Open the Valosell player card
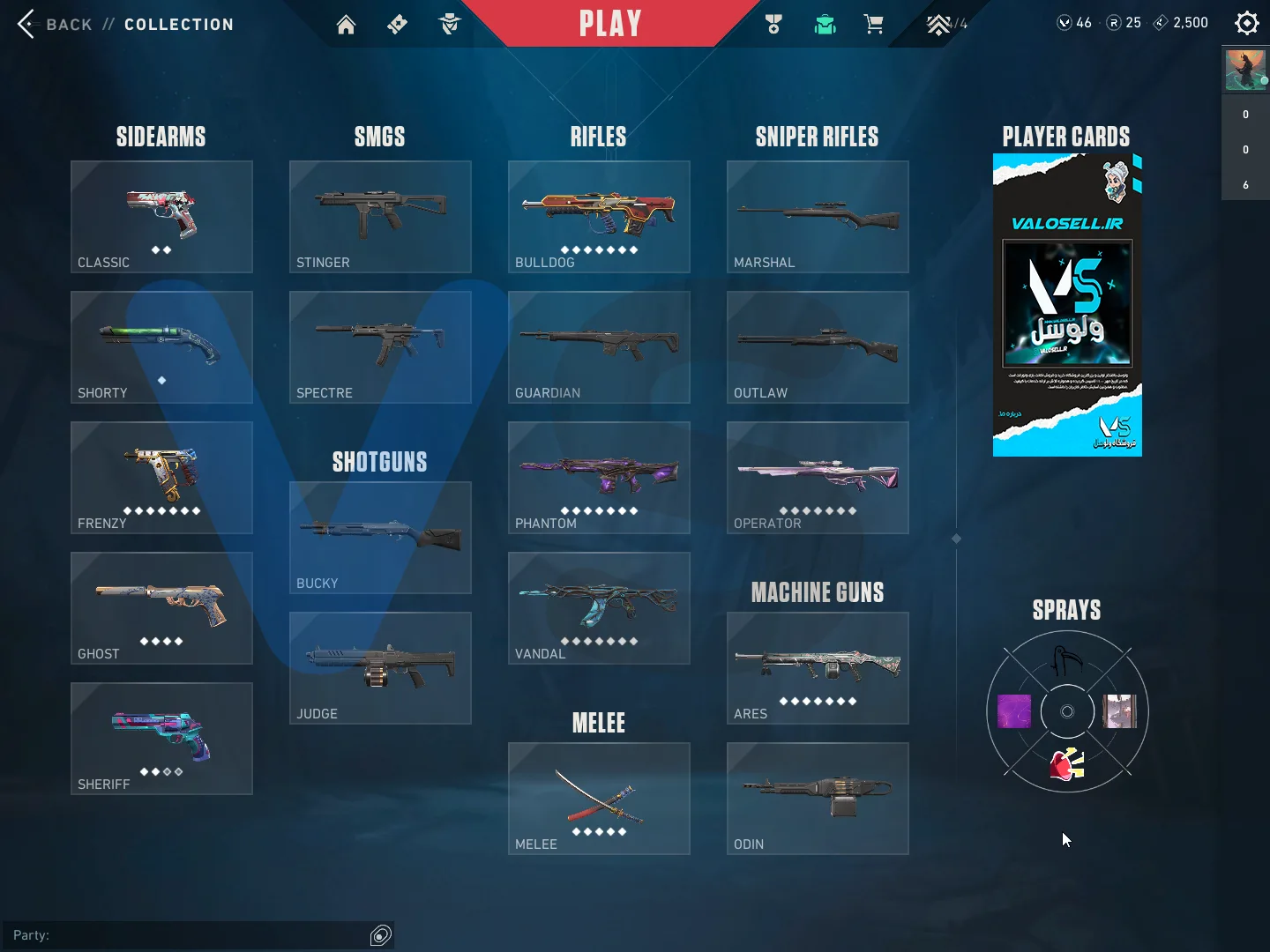Viewport: 1270px width, 952px height. point(1067,305)
